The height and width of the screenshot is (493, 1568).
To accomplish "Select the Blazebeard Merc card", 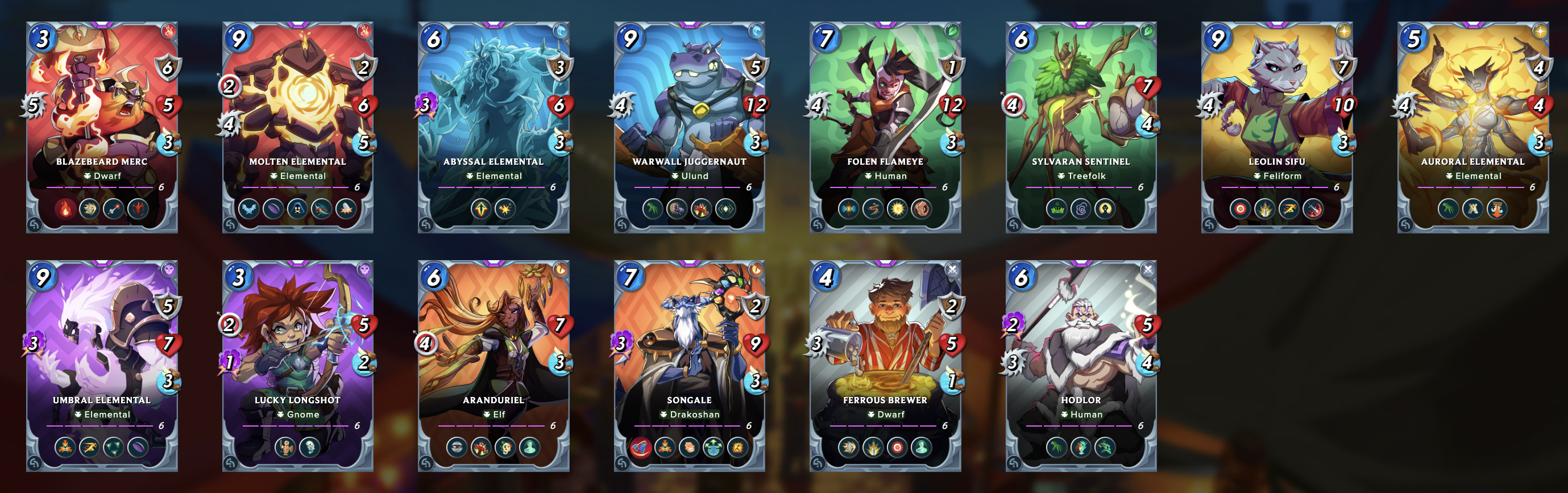I will 102,110.
